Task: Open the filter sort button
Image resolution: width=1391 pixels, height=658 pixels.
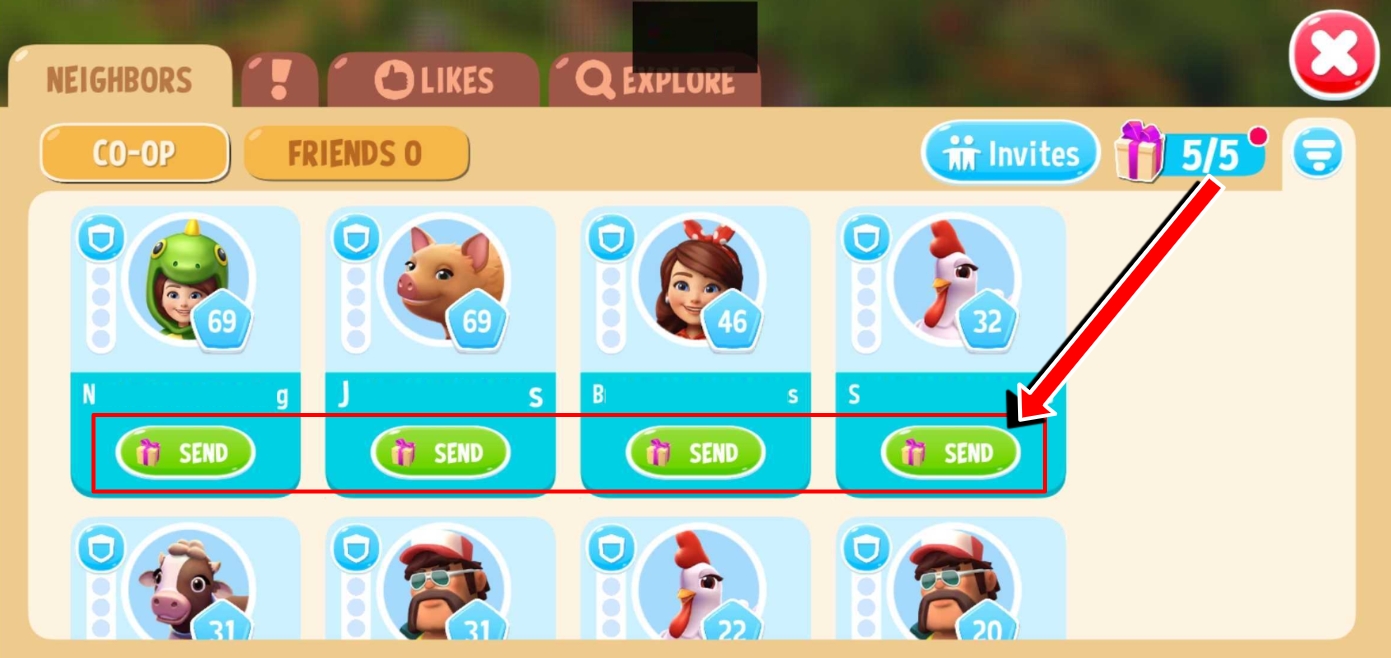Action: (1317, 154)
